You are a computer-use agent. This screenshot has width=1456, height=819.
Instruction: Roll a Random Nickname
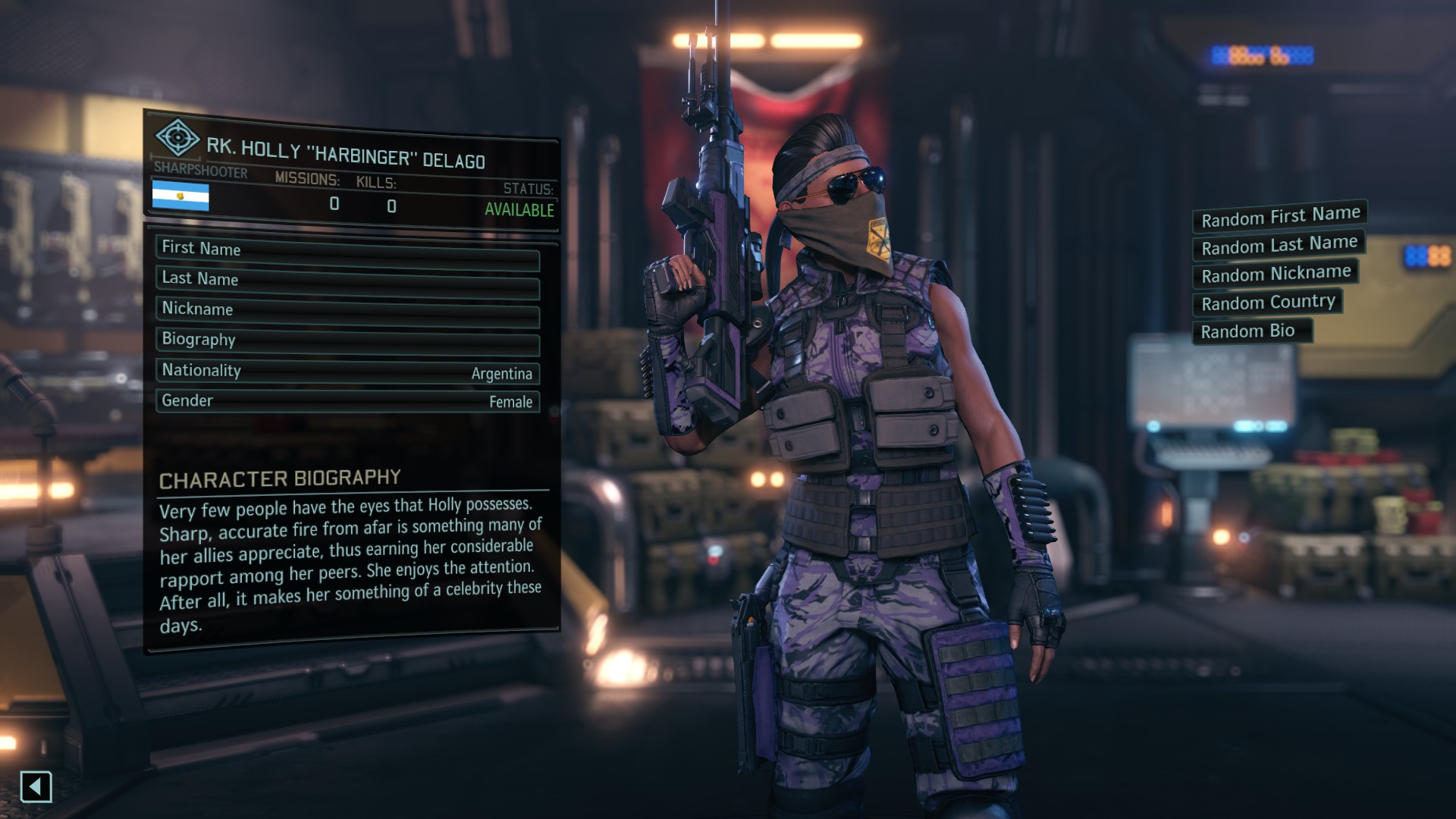[x=1275, y=274]
